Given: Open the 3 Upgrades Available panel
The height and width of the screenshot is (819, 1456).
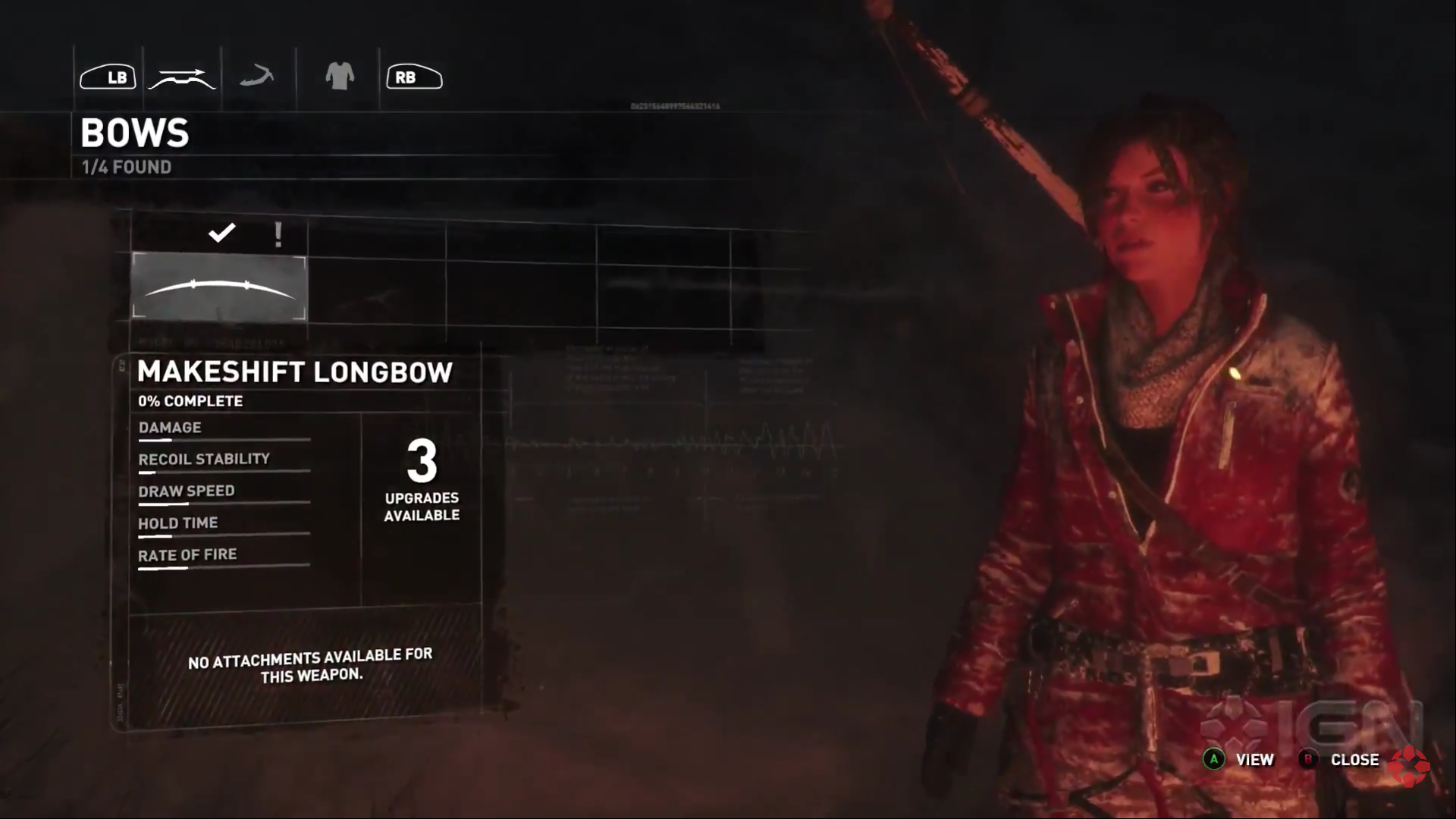Looking at the screenshot, I should pyautogui.click(x=422, y=479).
